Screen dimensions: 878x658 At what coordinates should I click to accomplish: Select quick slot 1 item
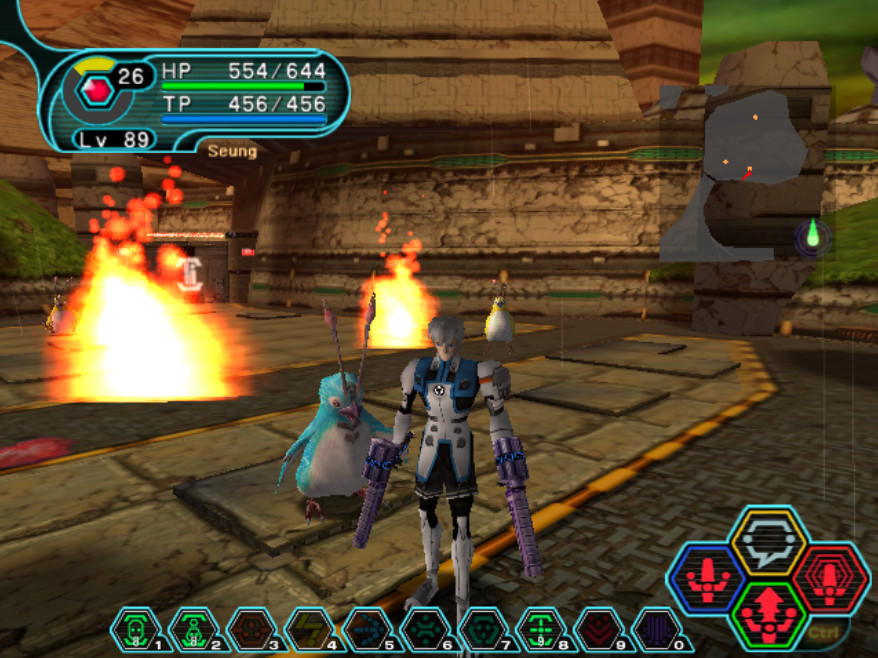(x=135, y=630)
